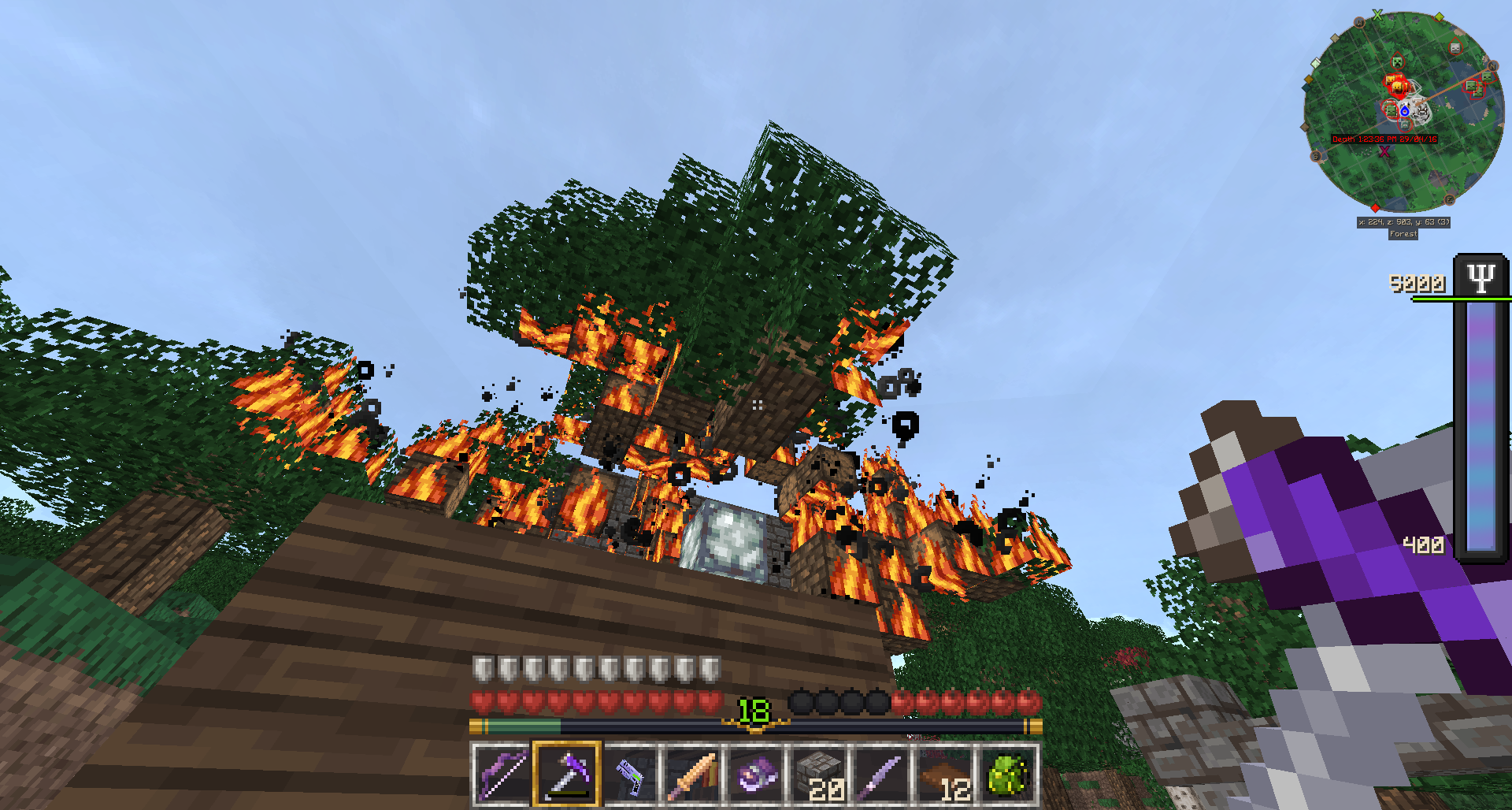
Task: Select the stone brick stack of 20
Action: [820, 775]
